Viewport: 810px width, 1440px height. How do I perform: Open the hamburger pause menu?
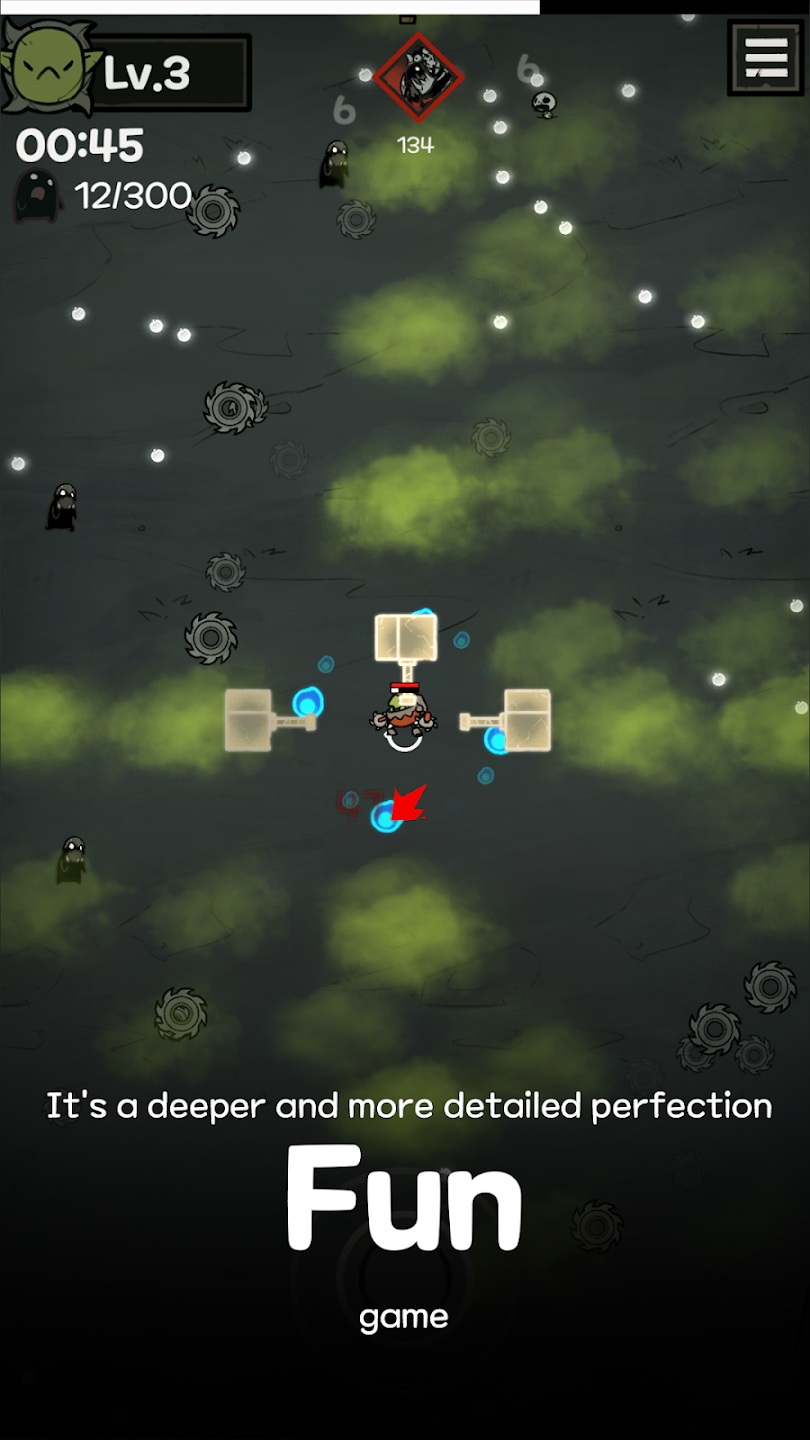pyautogui.click(x=766, y=58)
